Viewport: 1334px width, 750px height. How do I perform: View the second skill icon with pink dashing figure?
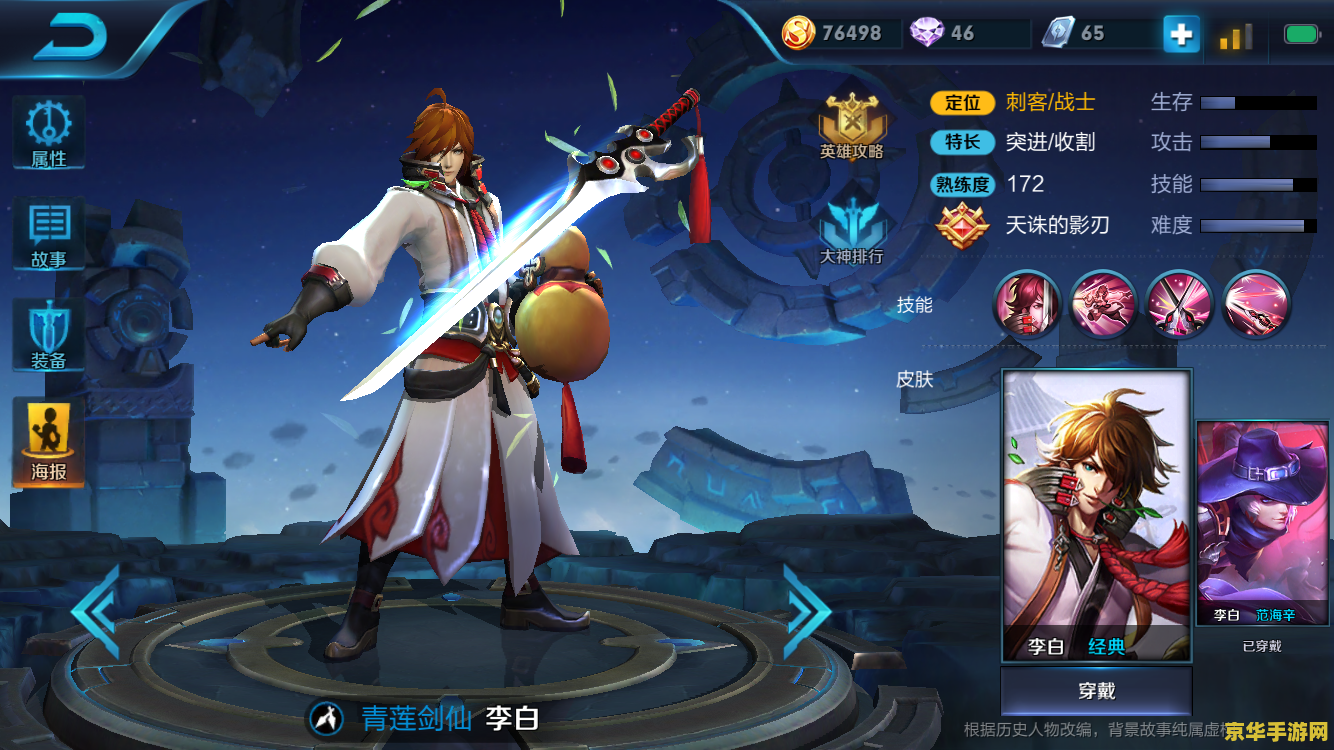click(x=1103, y=304)
